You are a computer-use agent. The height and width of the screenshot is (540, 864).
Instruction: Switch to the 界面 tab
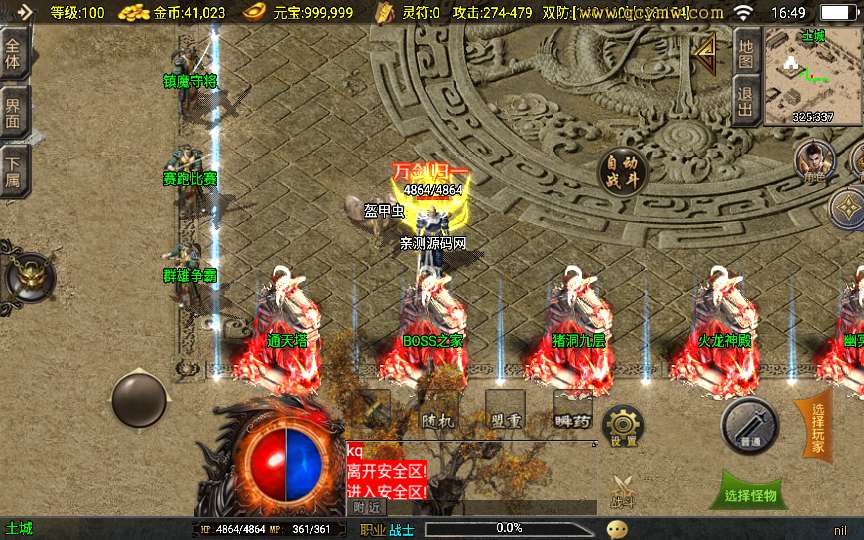13,113
